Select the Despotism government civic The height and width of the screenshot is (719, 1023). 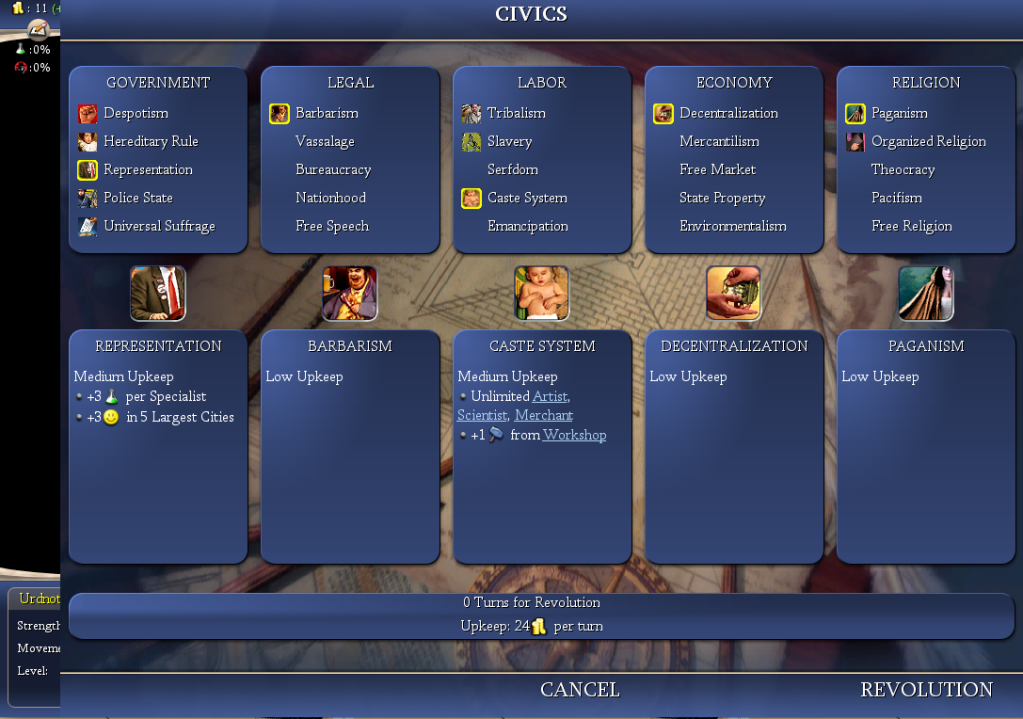click(135, 114)
